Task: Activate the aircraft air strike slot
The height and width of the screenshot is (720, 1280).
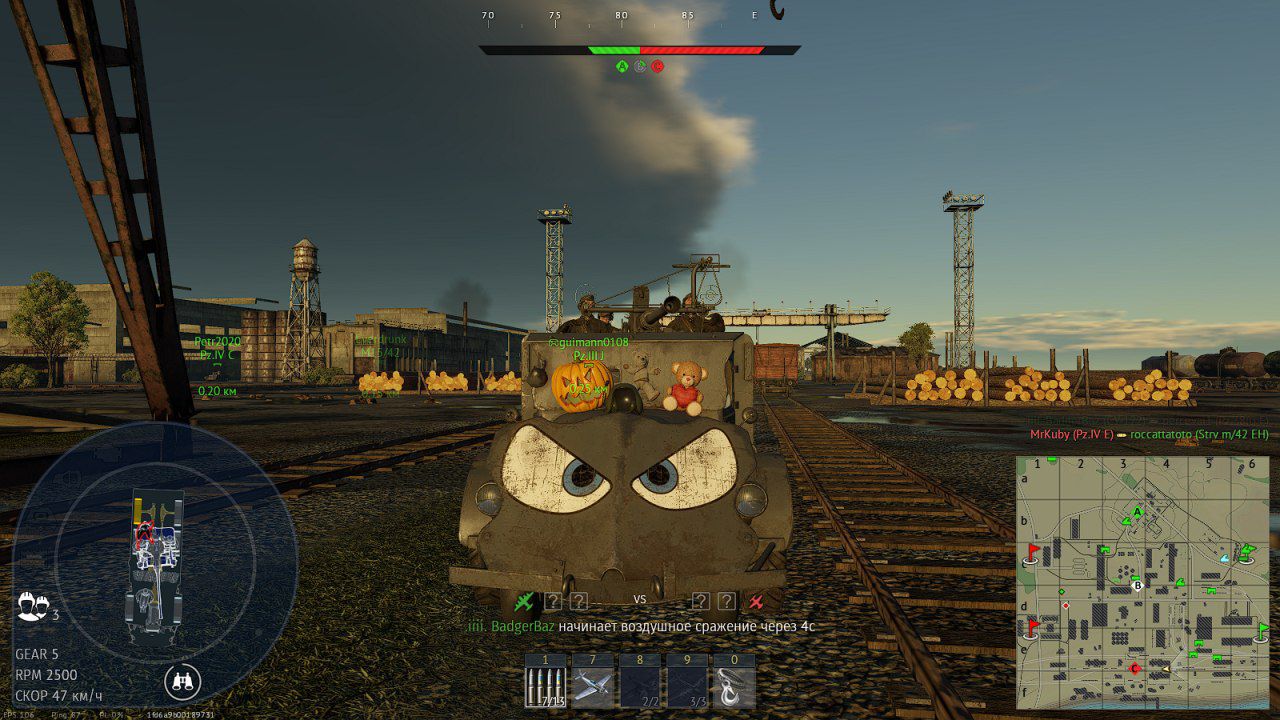Action: (x=593, y=688)
